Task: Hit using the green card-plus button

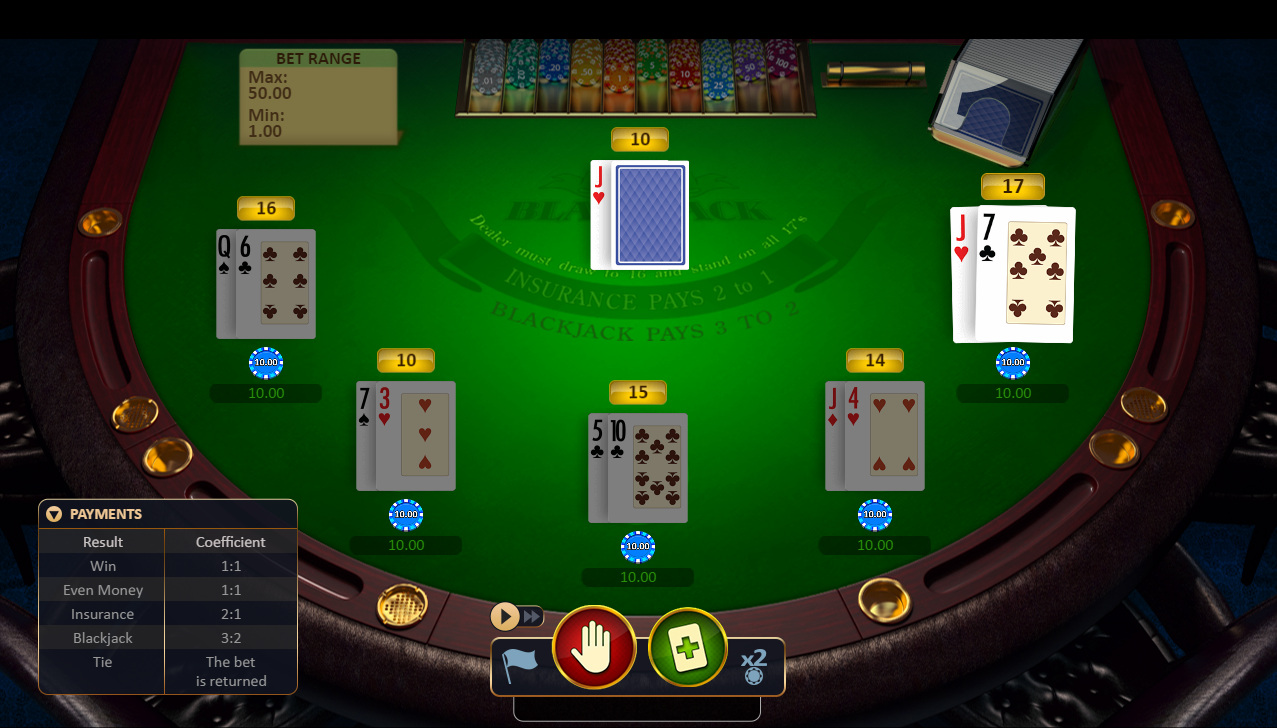Action: 687,647
